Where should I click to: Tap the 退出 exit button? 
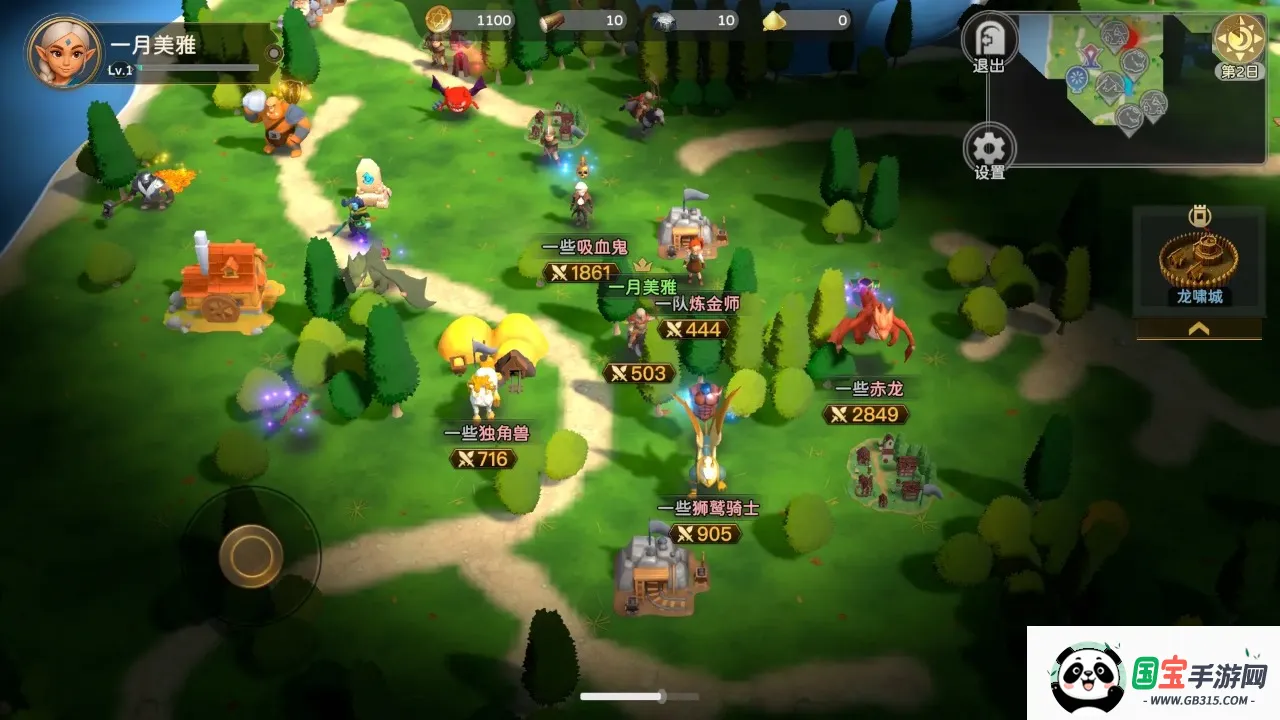click(989, 42)
